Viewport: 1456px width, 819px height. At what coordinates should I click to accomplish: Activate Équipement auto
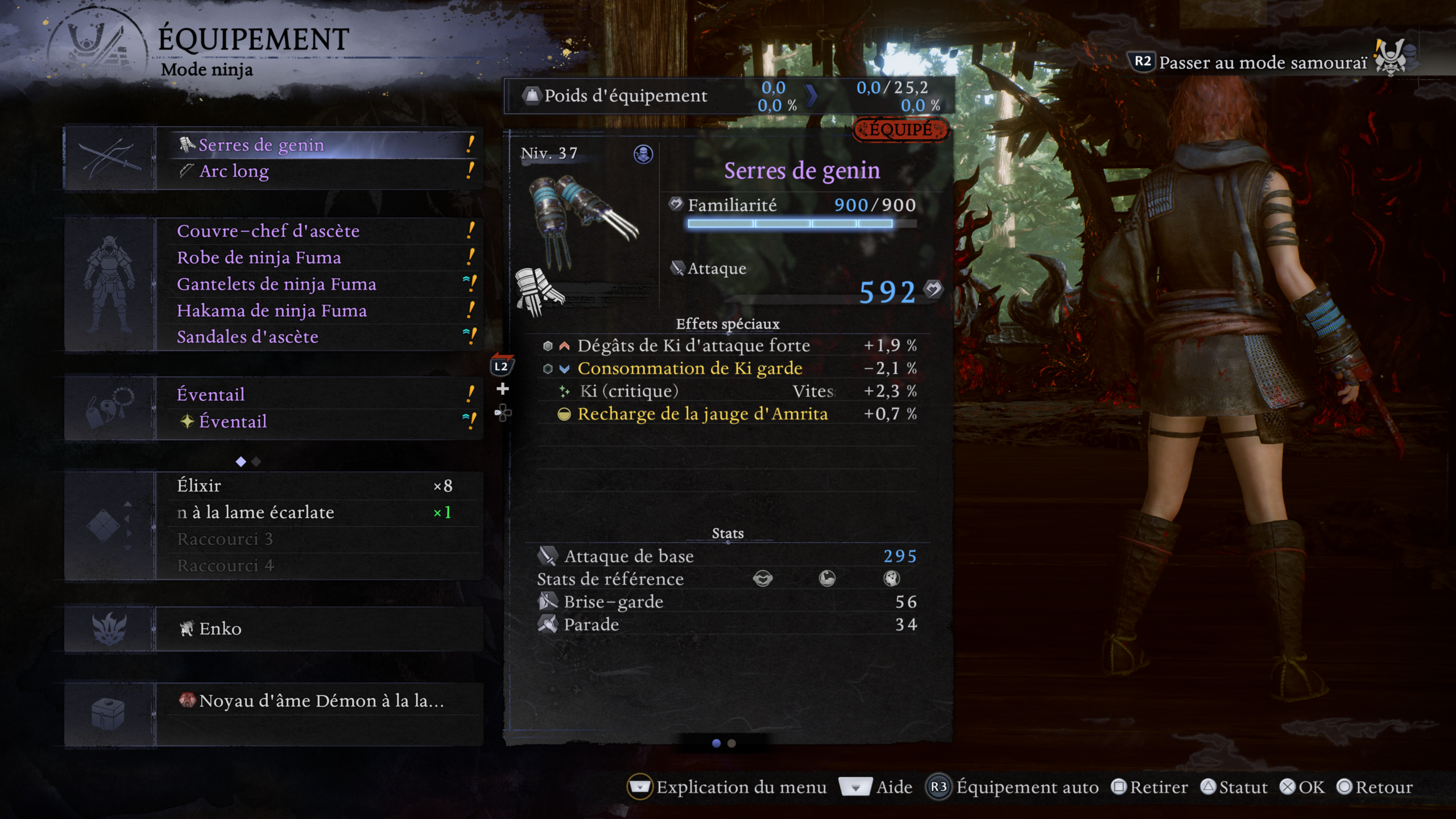pyautogui.click(x=1014, y=787)
